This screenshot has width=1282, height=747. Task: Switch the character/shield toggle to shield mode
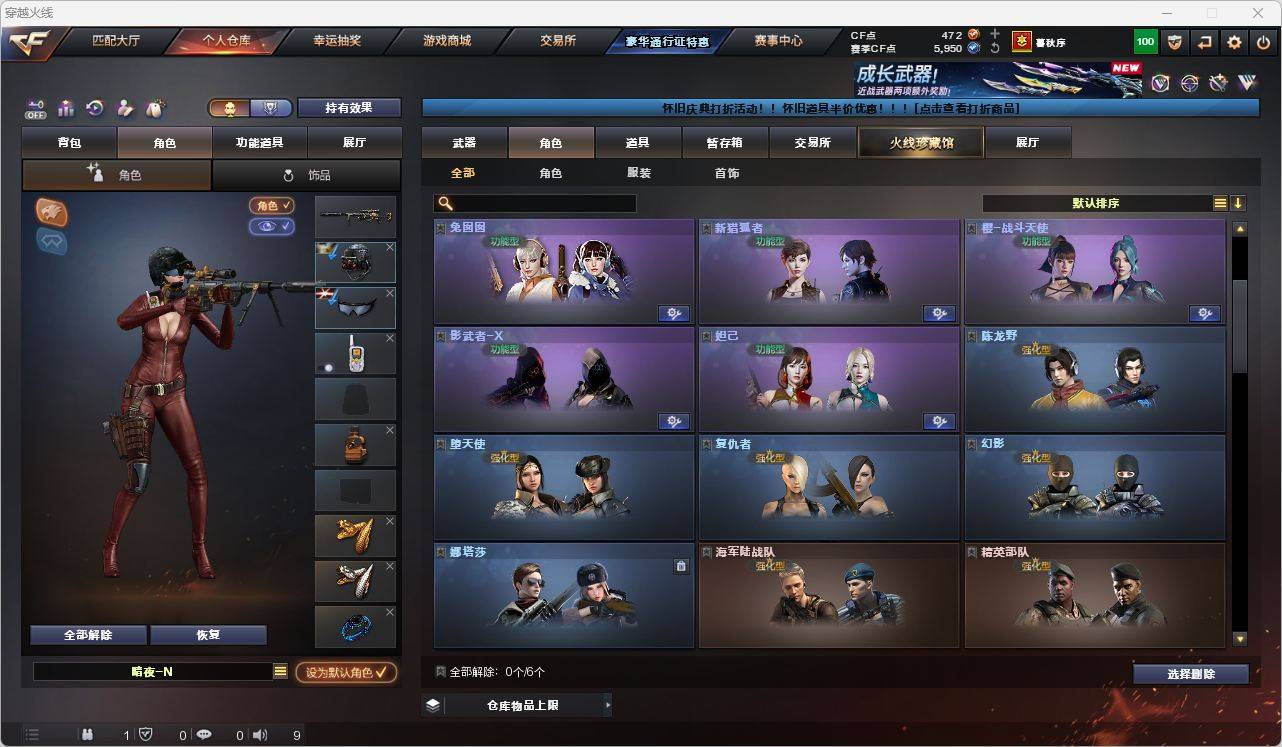click(x=269, y=107)
